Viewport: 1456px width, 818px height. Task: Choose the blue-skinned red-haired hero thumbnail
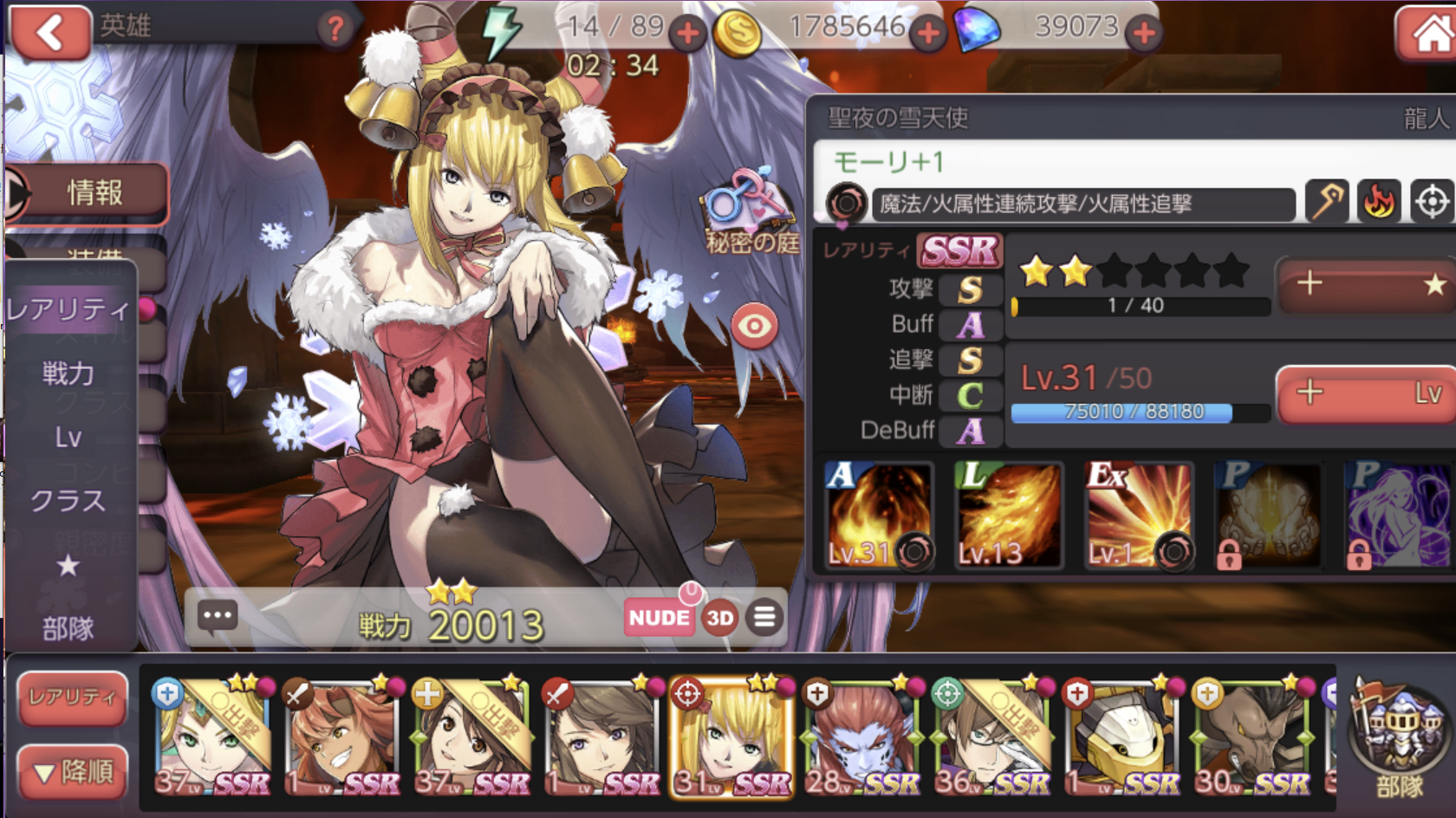tap(861, 737)
